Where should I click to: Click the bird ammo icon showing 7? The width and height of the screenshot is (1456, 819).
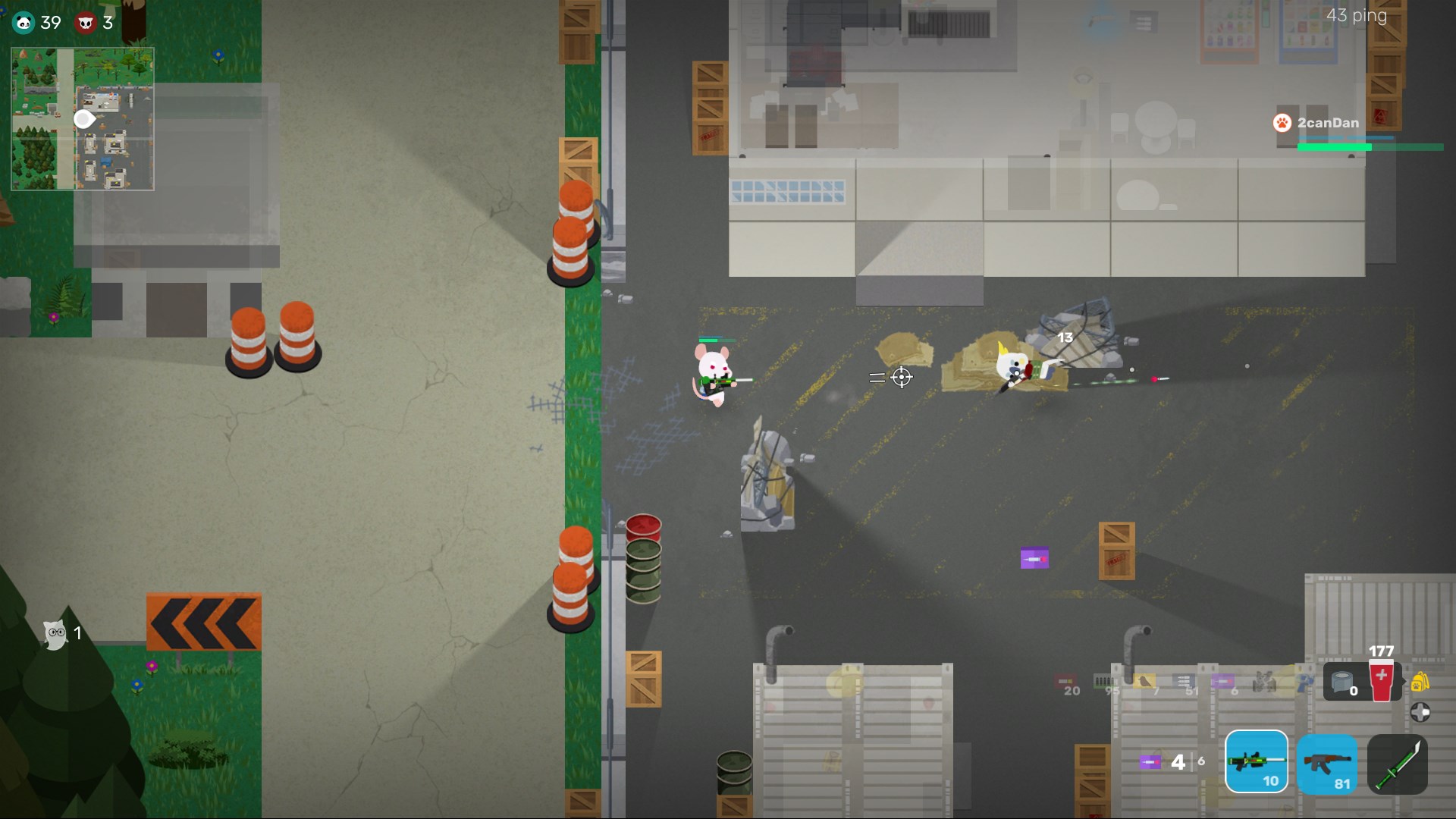click(x=1144, y=681)
